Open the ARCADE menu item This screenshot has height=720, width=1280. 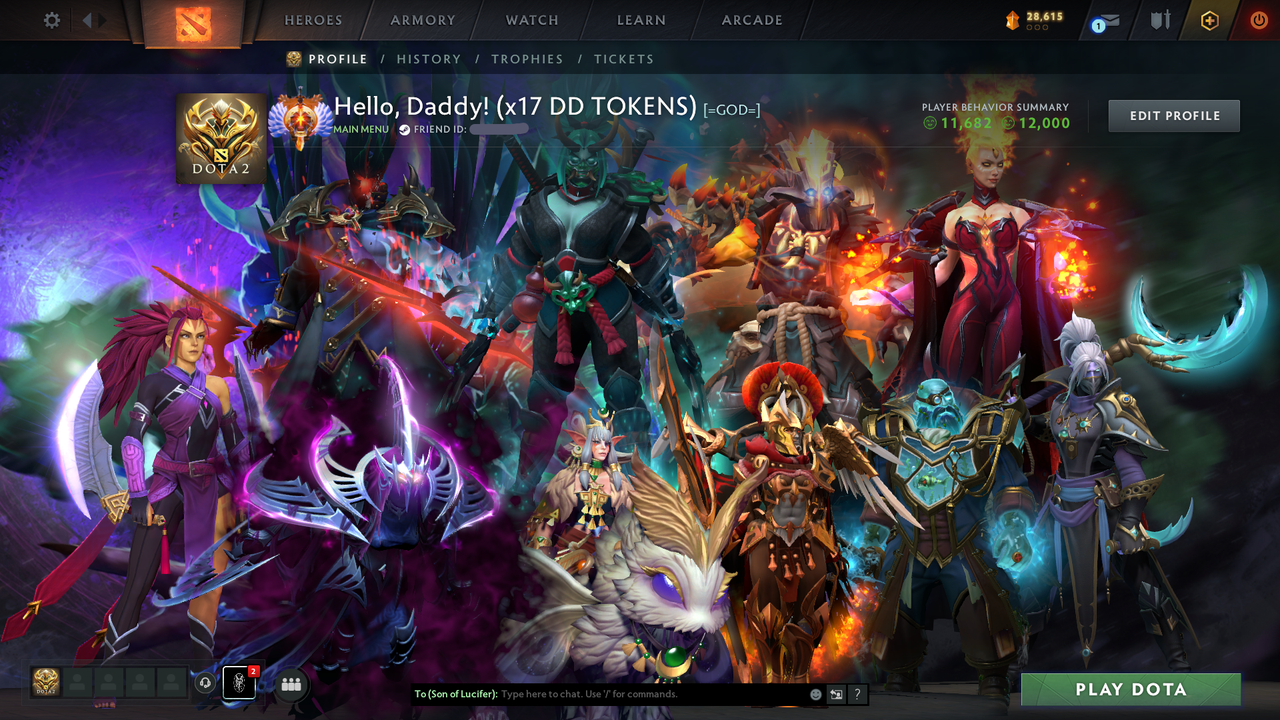coord(751,20)
